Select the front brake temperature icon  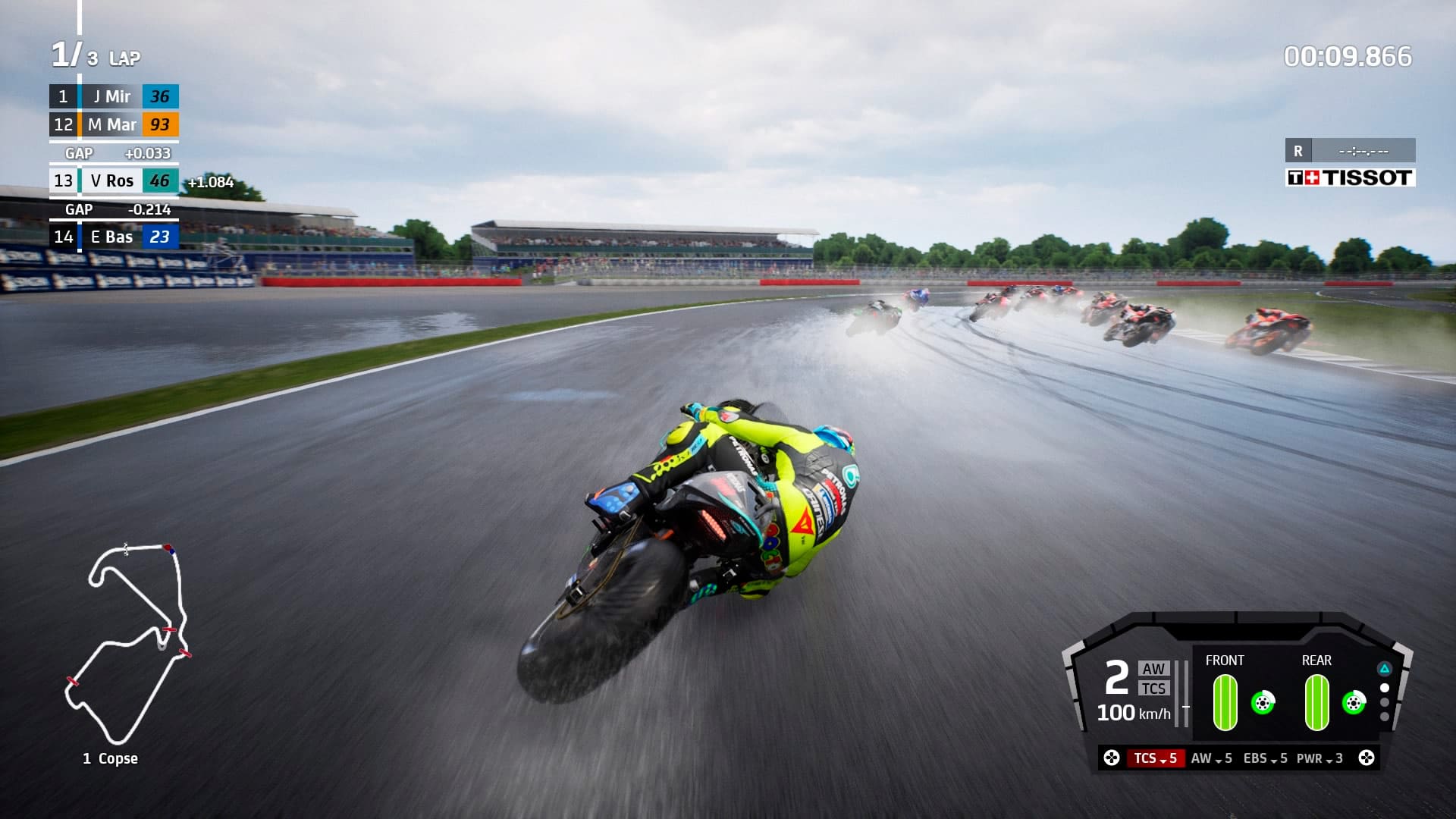pyautogui.click(x=1264, y=704)
